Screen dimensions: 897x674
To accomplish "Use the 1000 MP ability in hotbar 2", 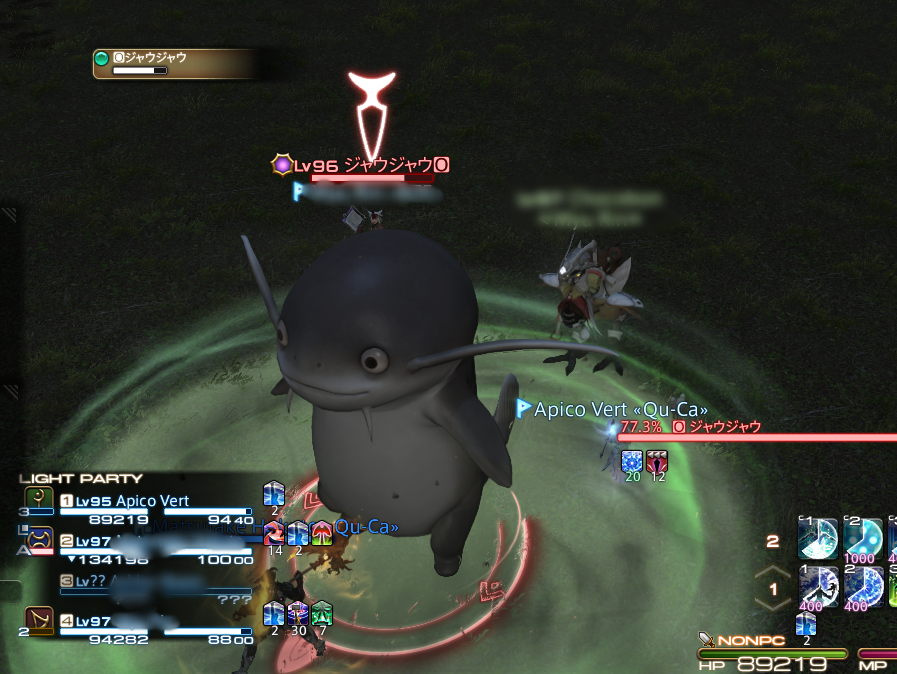I will (862, 540).
